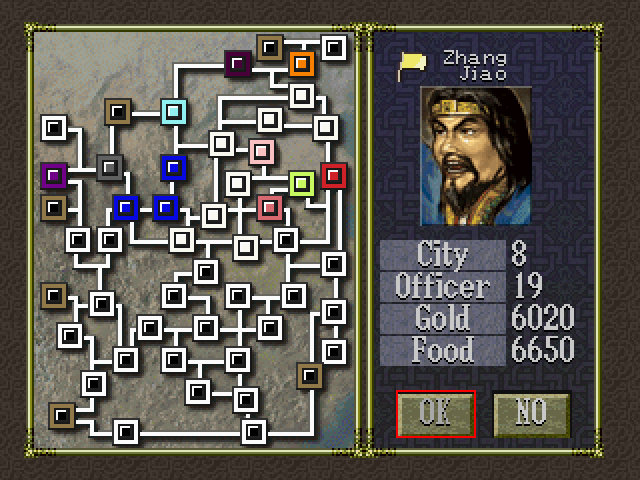Click the light pink city tile
640x480 pixels.
click(262, 152)
